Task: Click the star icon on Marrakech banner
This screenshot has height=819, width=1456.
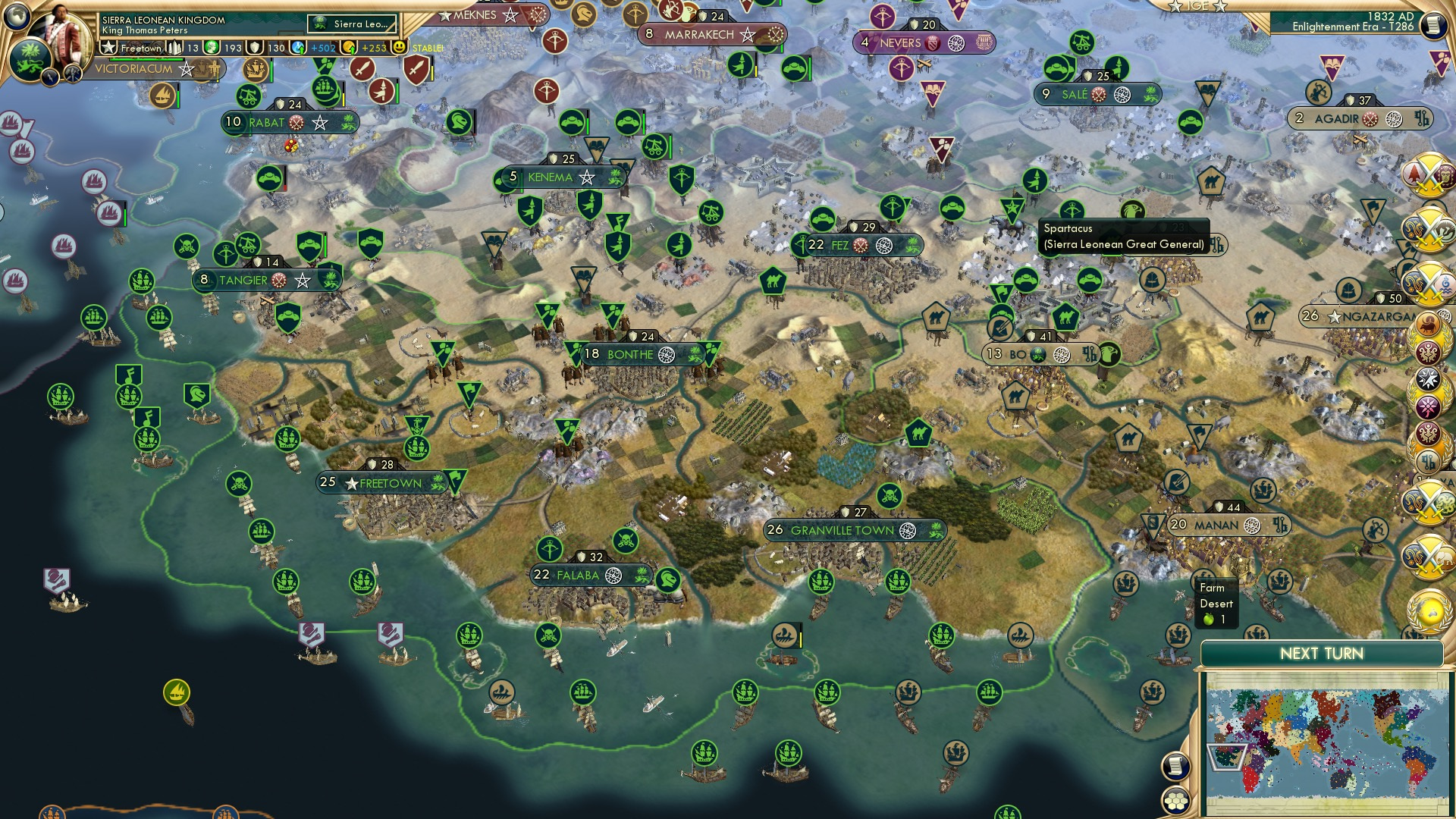Action: (x=749, y=34)
